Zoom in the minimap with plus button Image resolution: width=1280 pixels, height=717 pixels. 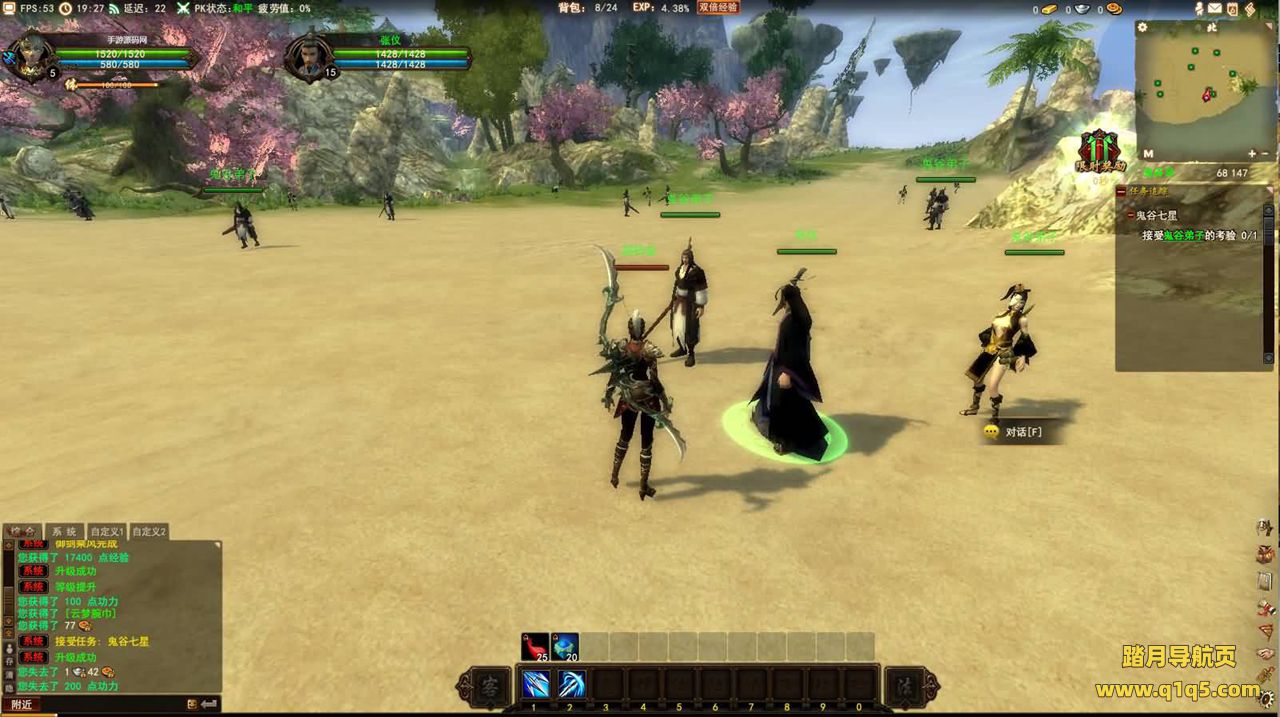[x=1252, y=154]
